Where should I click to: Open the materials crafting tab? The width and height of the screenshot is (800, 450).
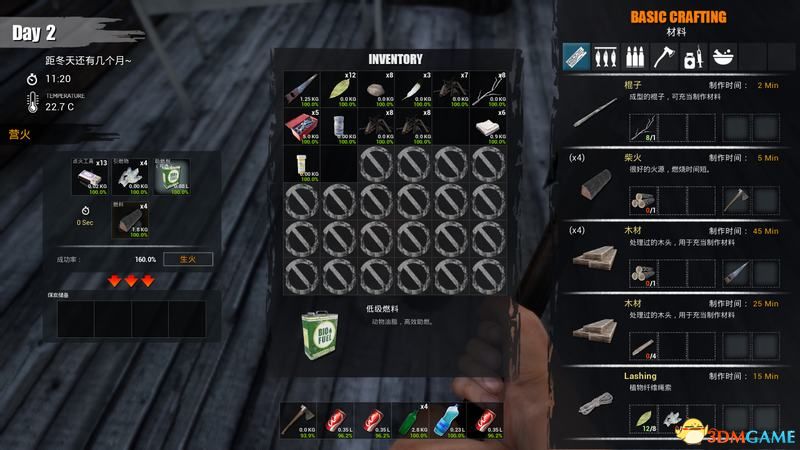coord(576,55)
